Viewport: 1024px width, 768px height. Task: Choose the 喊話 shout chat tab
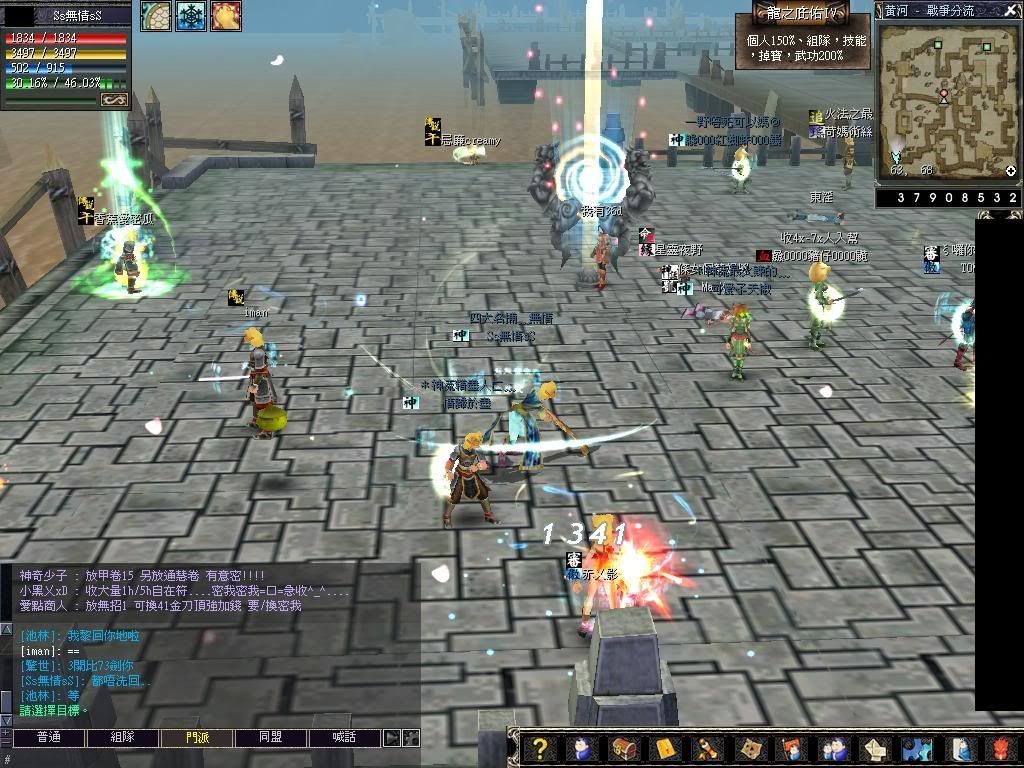[345, 738]
